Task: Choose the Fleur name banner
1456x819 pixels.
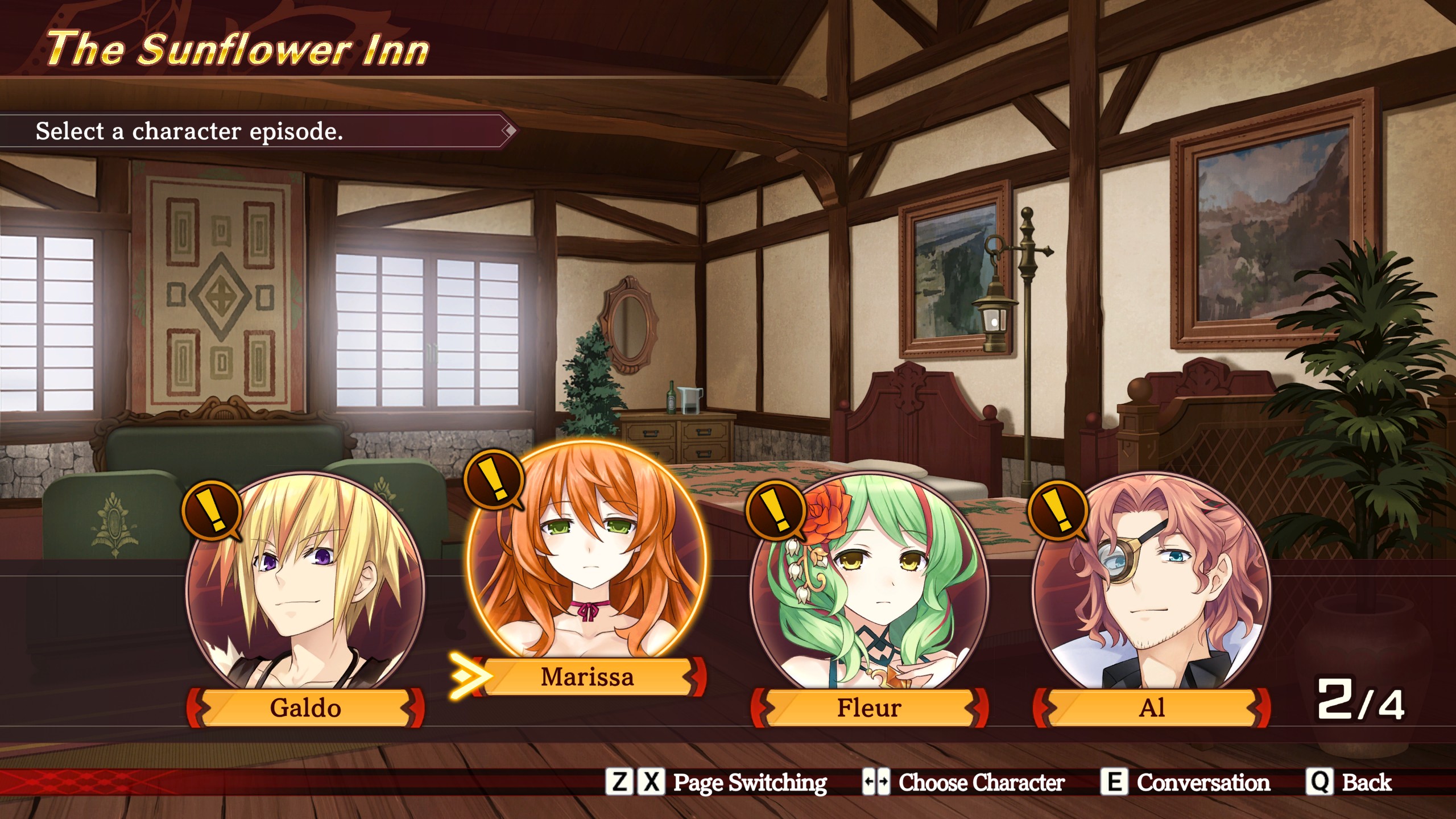Action: click(869, 708)
